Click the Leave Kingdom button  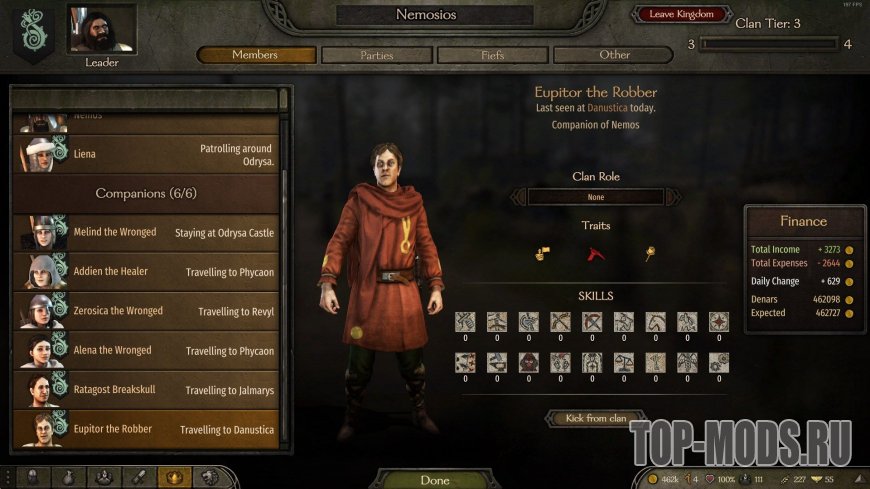tap(681, 14)
